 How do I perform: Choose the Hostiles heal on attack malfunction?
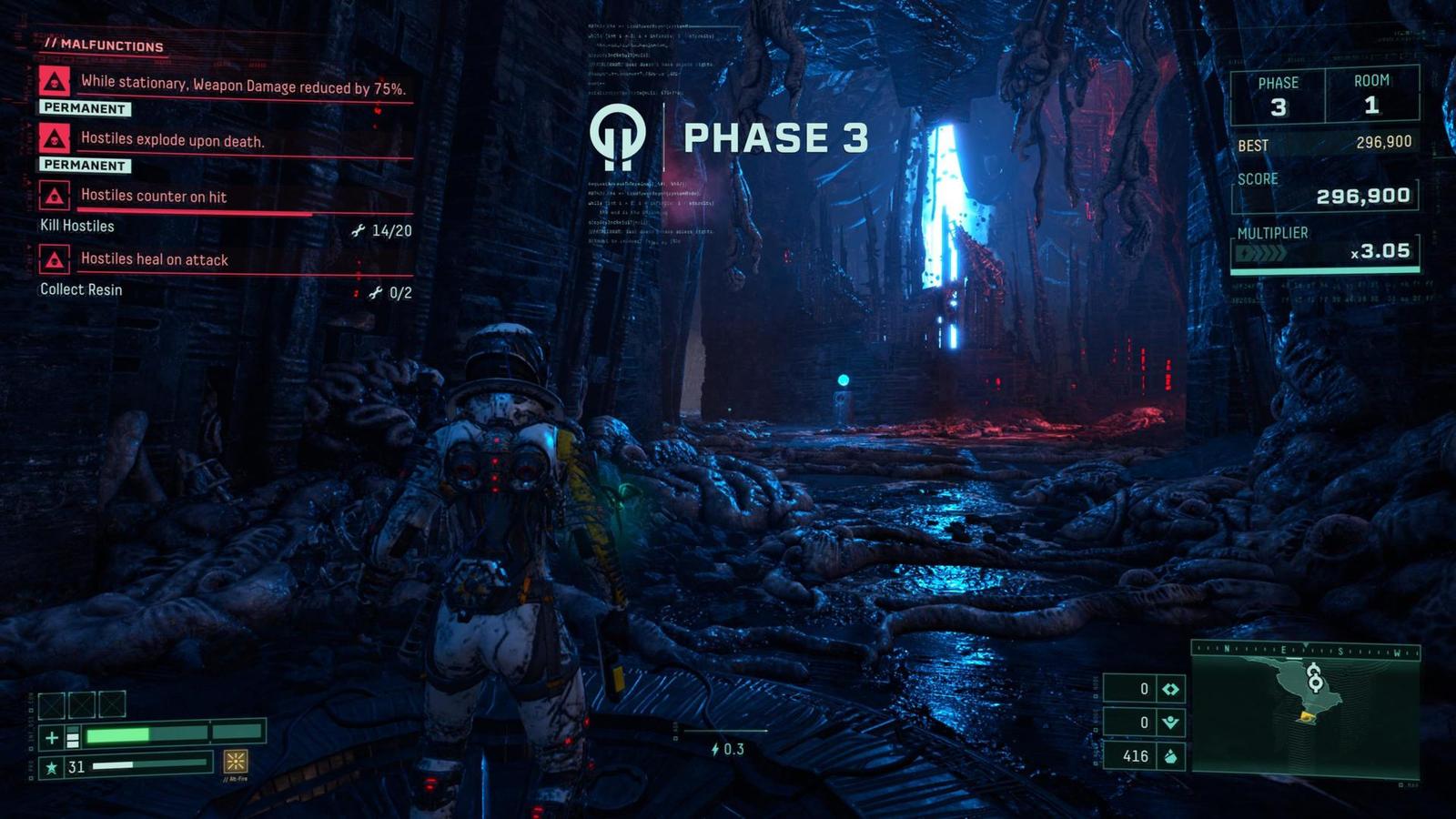pyautogui.click(x=154, y=259)
